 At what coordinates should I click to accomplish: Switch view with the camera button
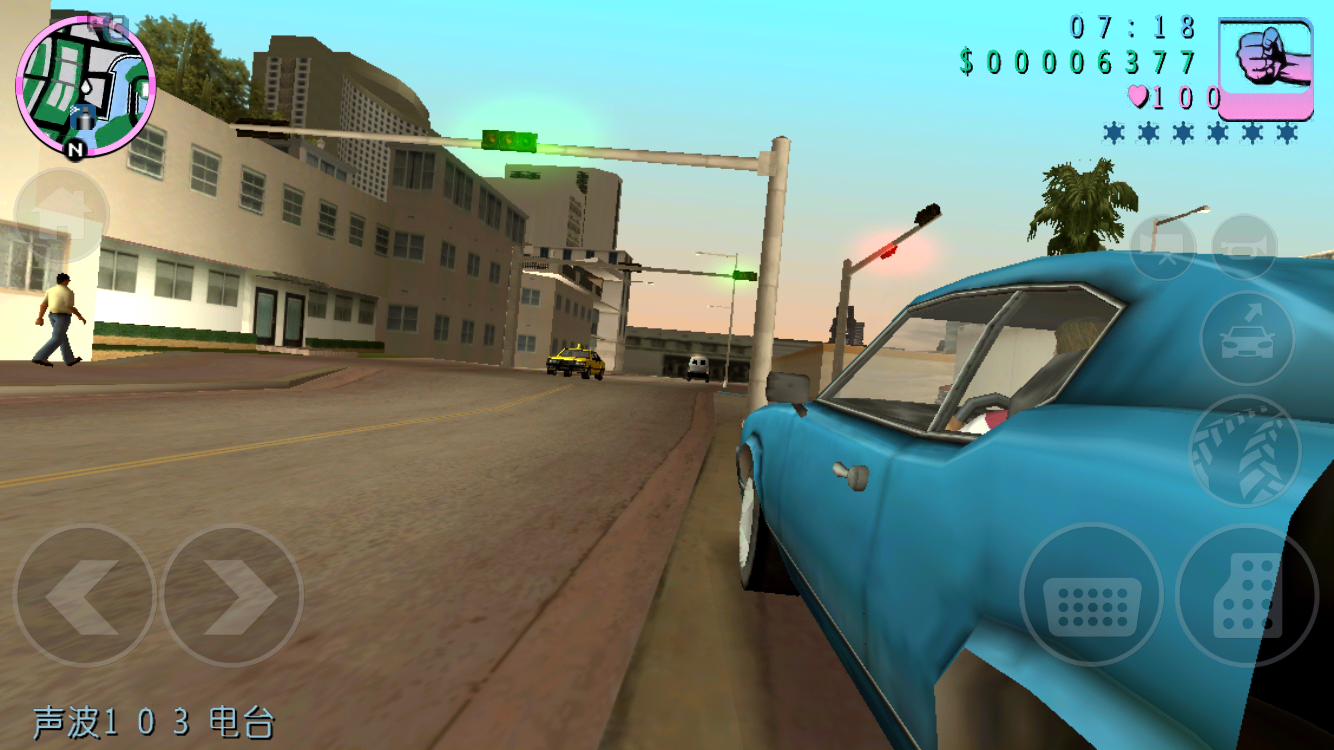coord(1164,246)
